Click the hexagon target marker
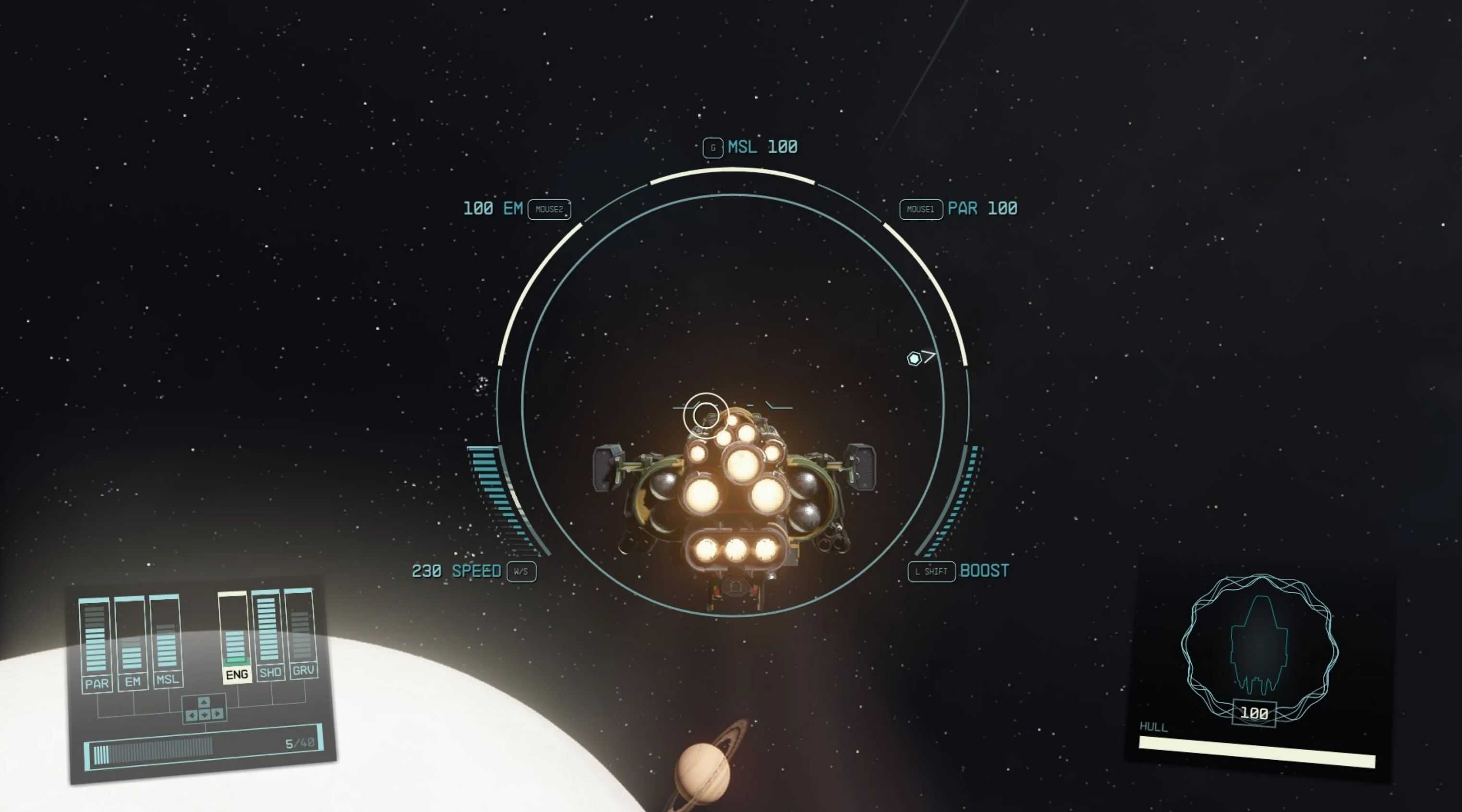Image resolution: width=1462 pixels, height=812 pixels. pyautogui.click(x=914, y=358)
